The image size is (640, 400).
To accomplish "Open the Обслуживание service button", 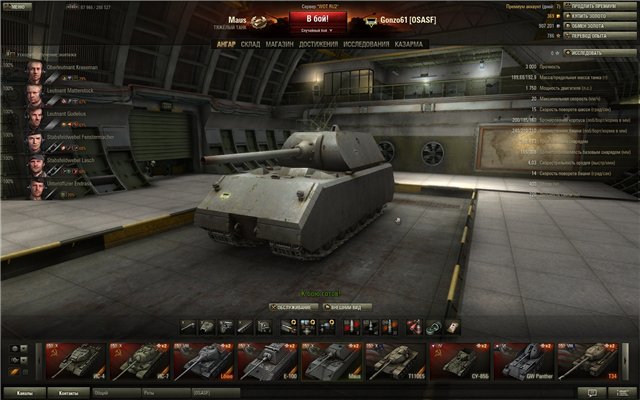I will 292,307.
